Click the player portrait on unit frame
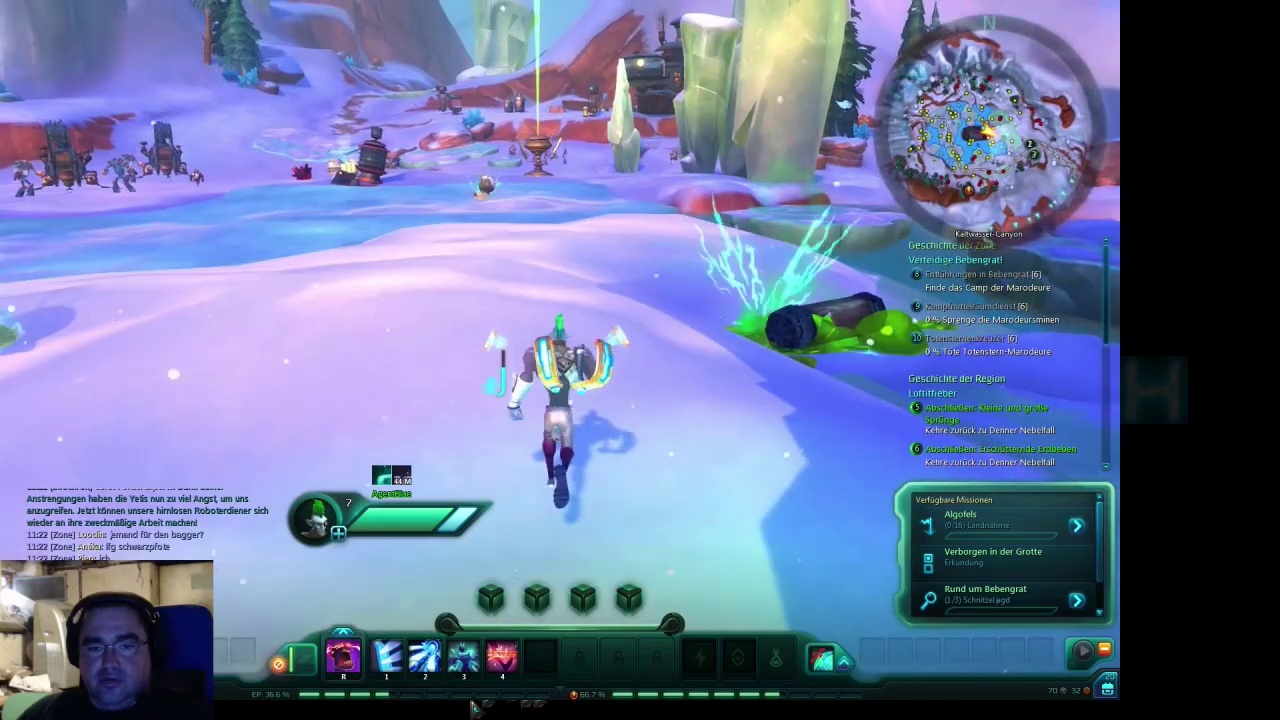The image size is (1280, 720). [317, 518]
